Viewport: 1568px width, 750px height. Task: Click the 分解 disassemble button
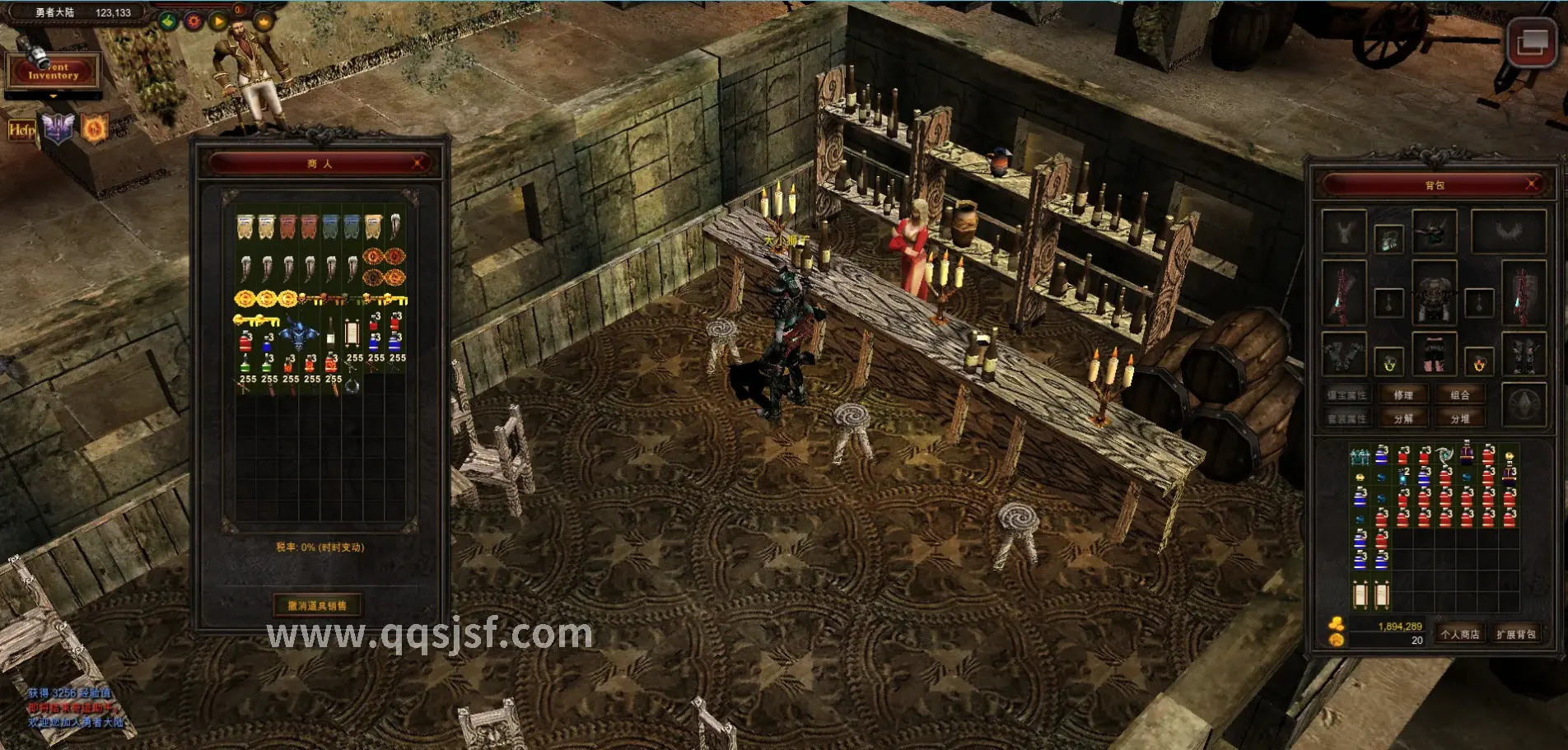(1403, 419)
